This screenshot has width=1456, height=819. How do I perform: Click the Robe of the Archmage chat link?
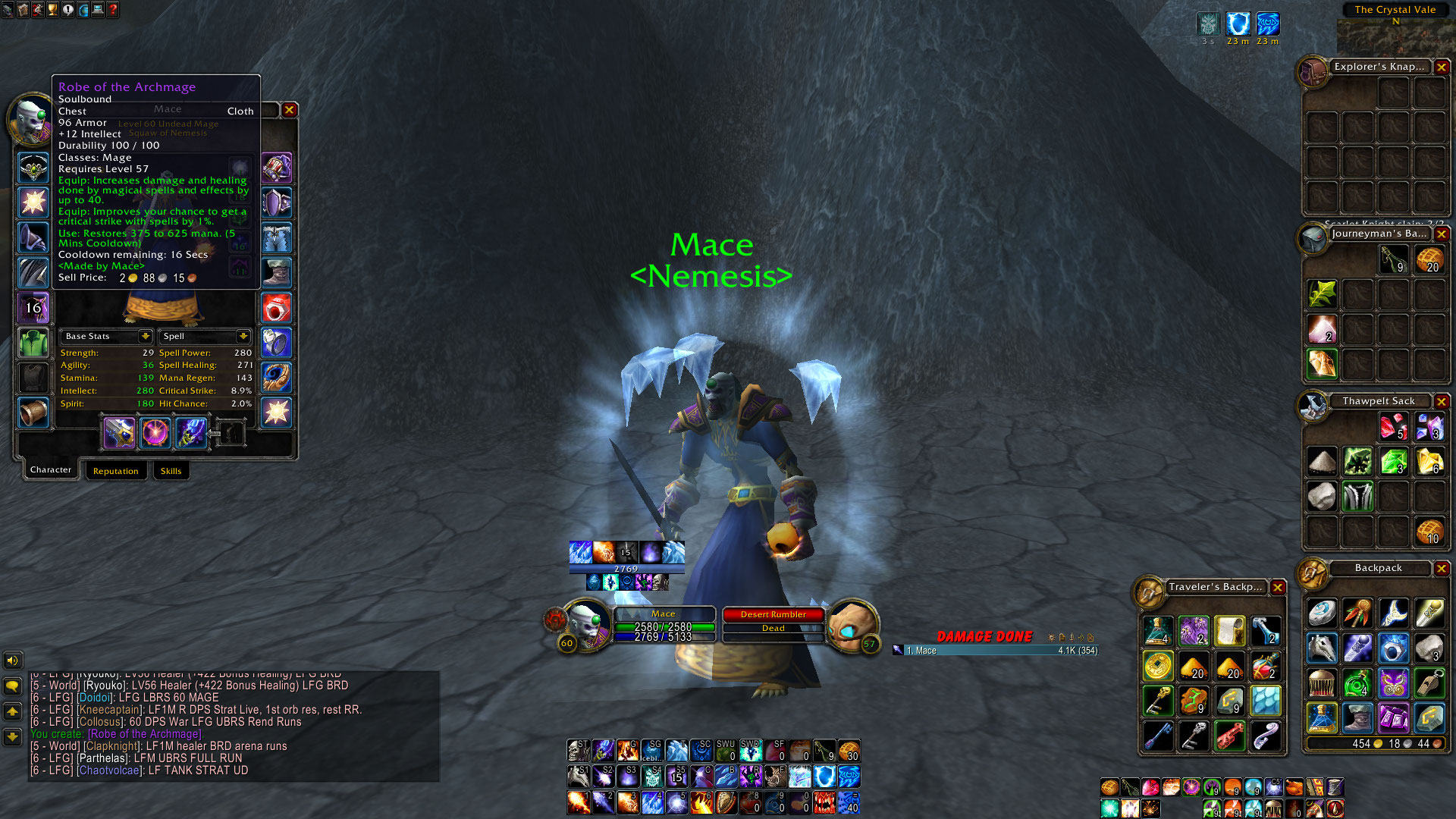tap(145, 734)
